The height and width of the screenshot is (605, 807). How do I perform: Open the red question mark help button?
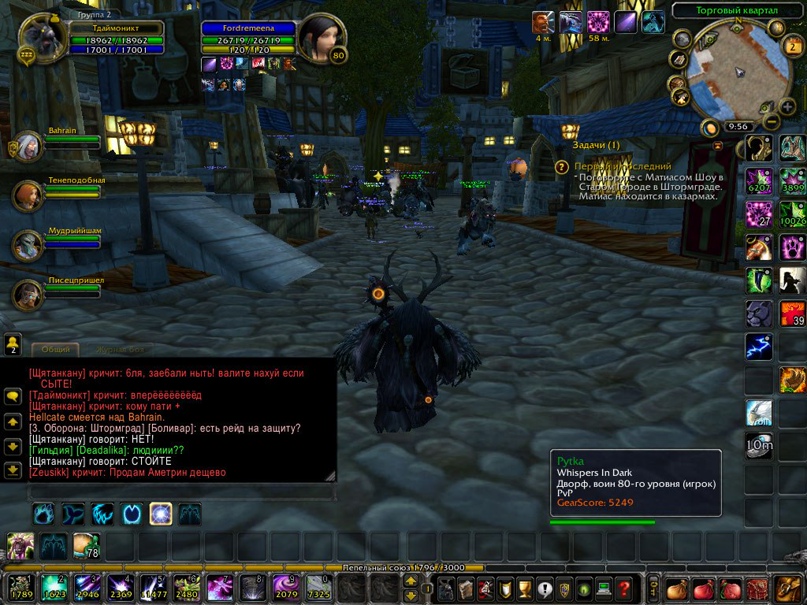pyautogui.click(x=625, y=588)
